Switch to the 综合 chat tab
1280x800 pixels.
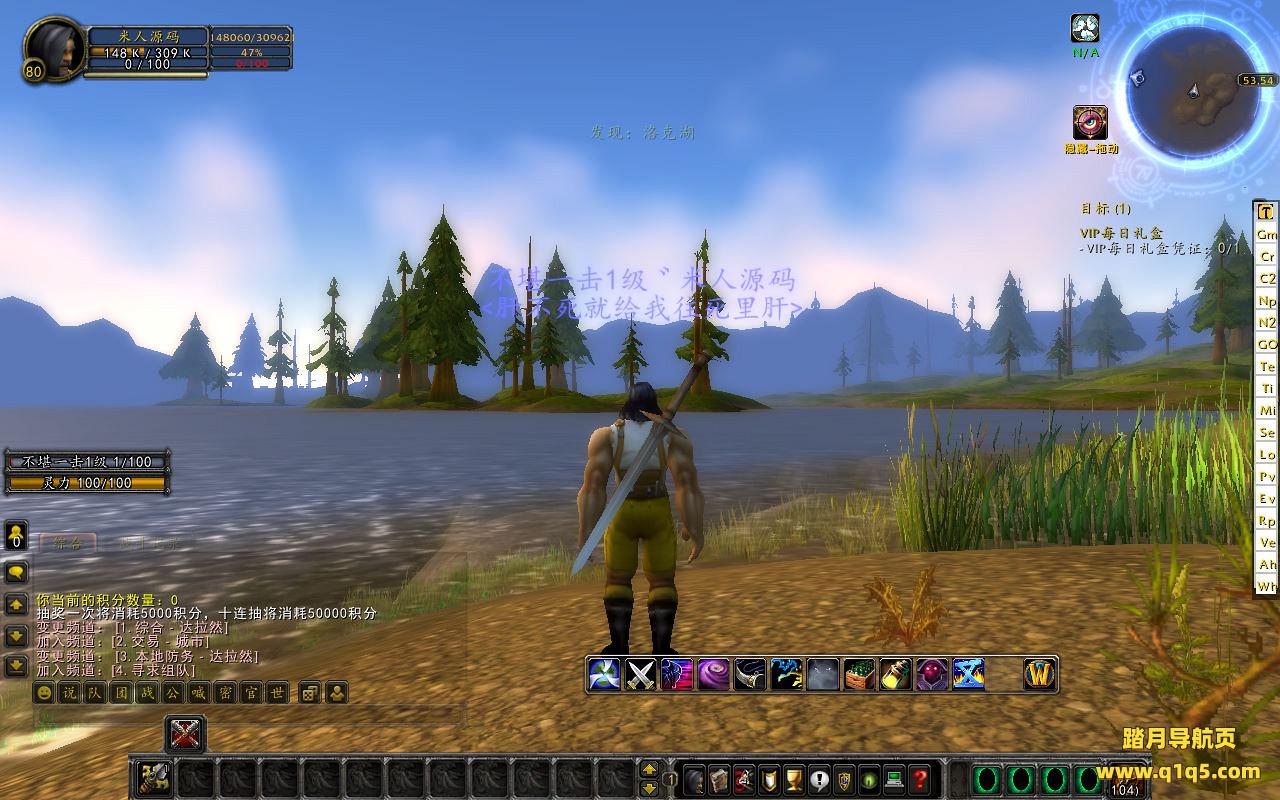point(68,543)
